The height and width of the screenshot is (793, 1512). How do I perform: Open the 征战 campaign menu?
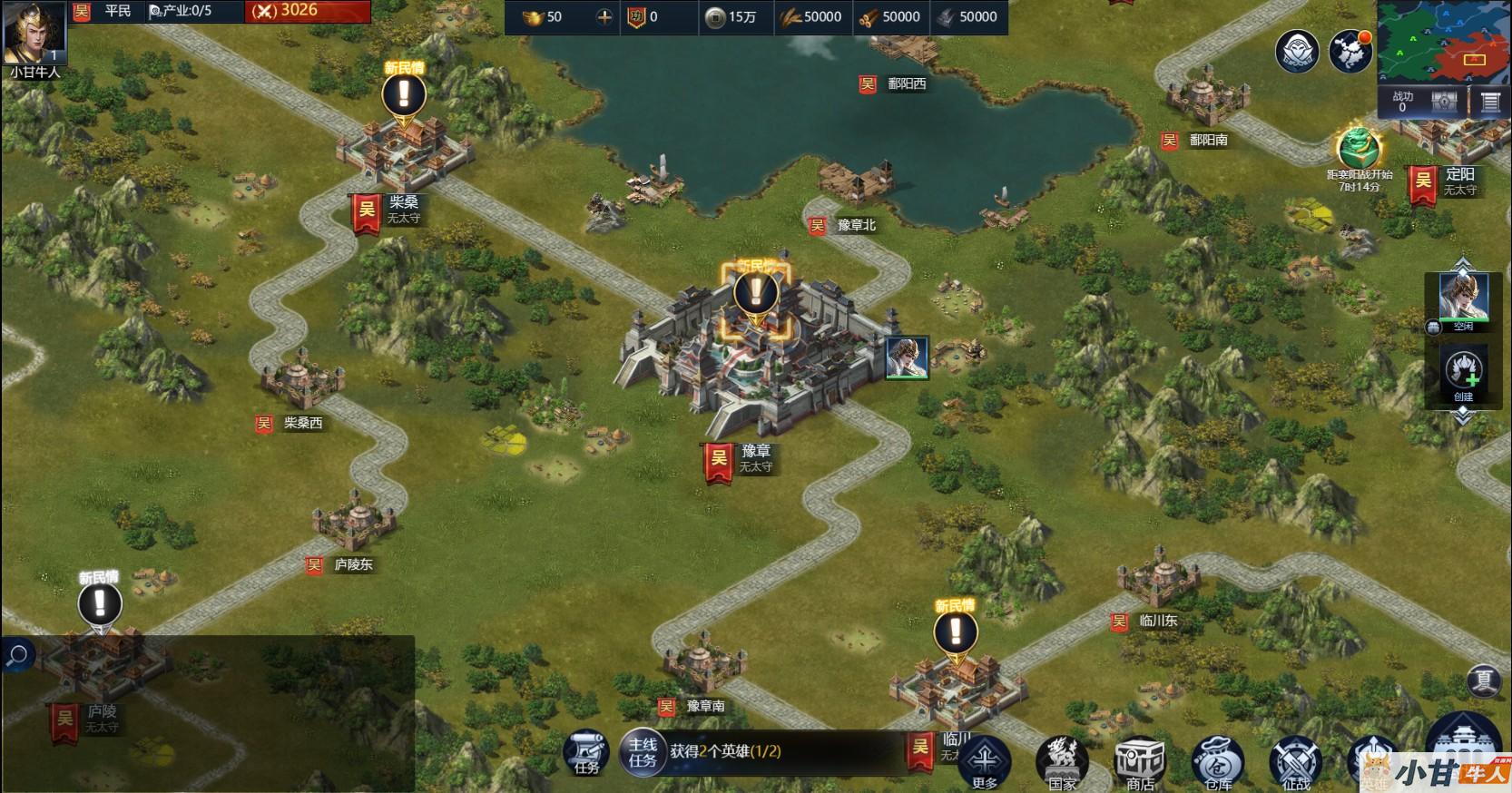(x=1296, y=762)
